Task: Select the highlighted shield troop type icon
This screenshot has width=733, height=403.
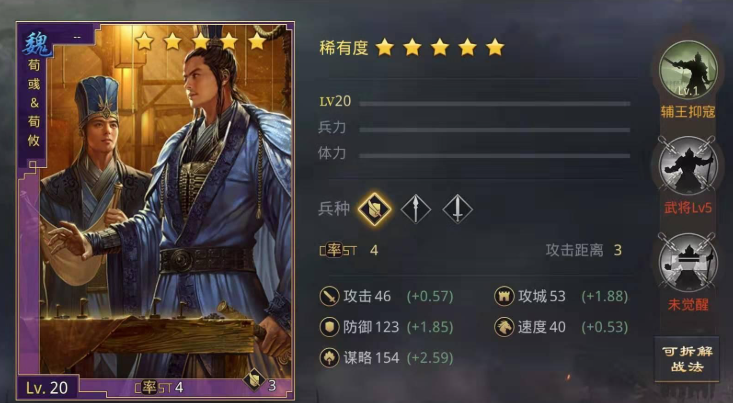Action: tap(374, 208)
